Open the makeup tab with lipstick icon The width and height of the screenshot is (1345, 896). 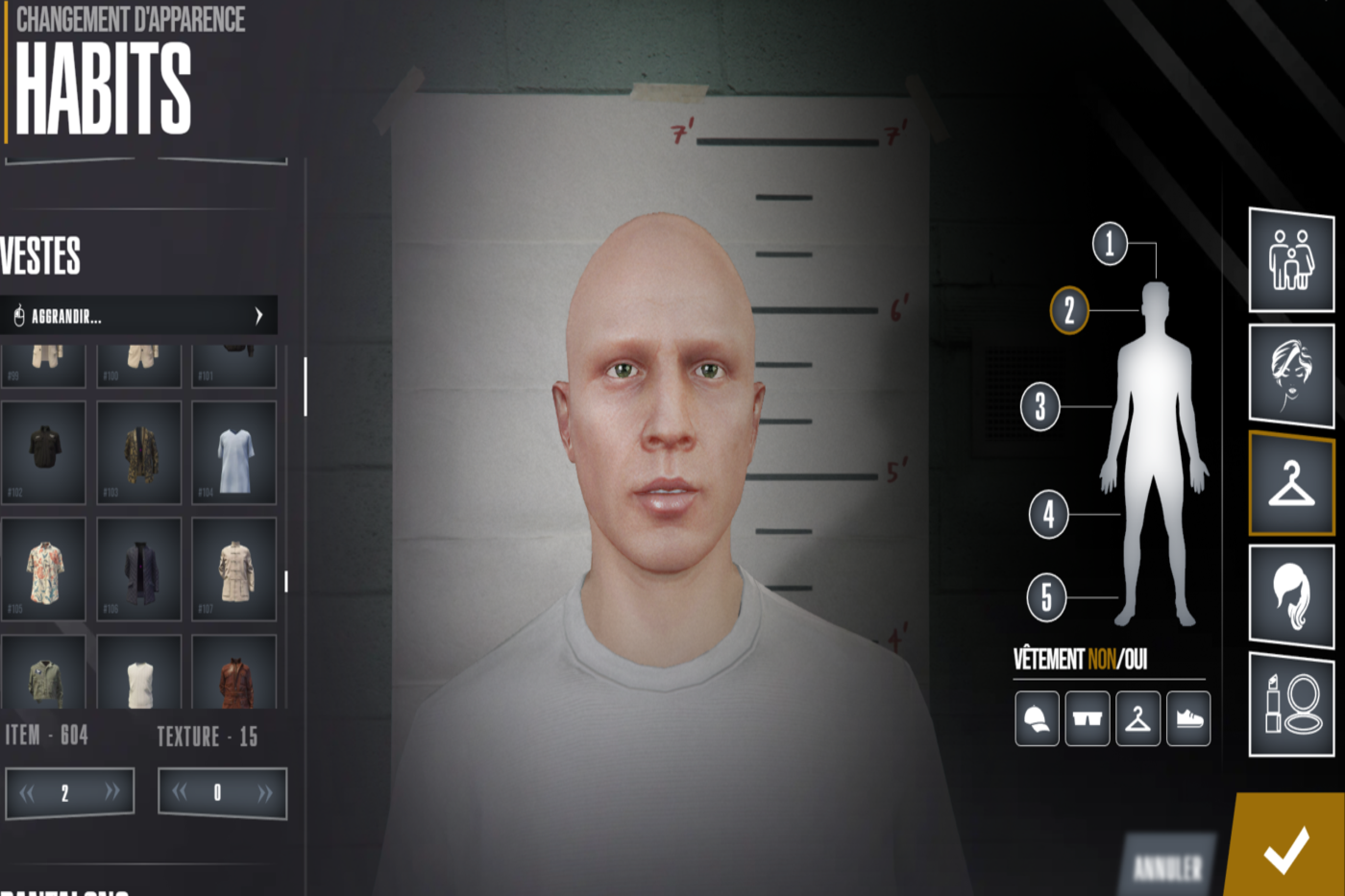1291,704
